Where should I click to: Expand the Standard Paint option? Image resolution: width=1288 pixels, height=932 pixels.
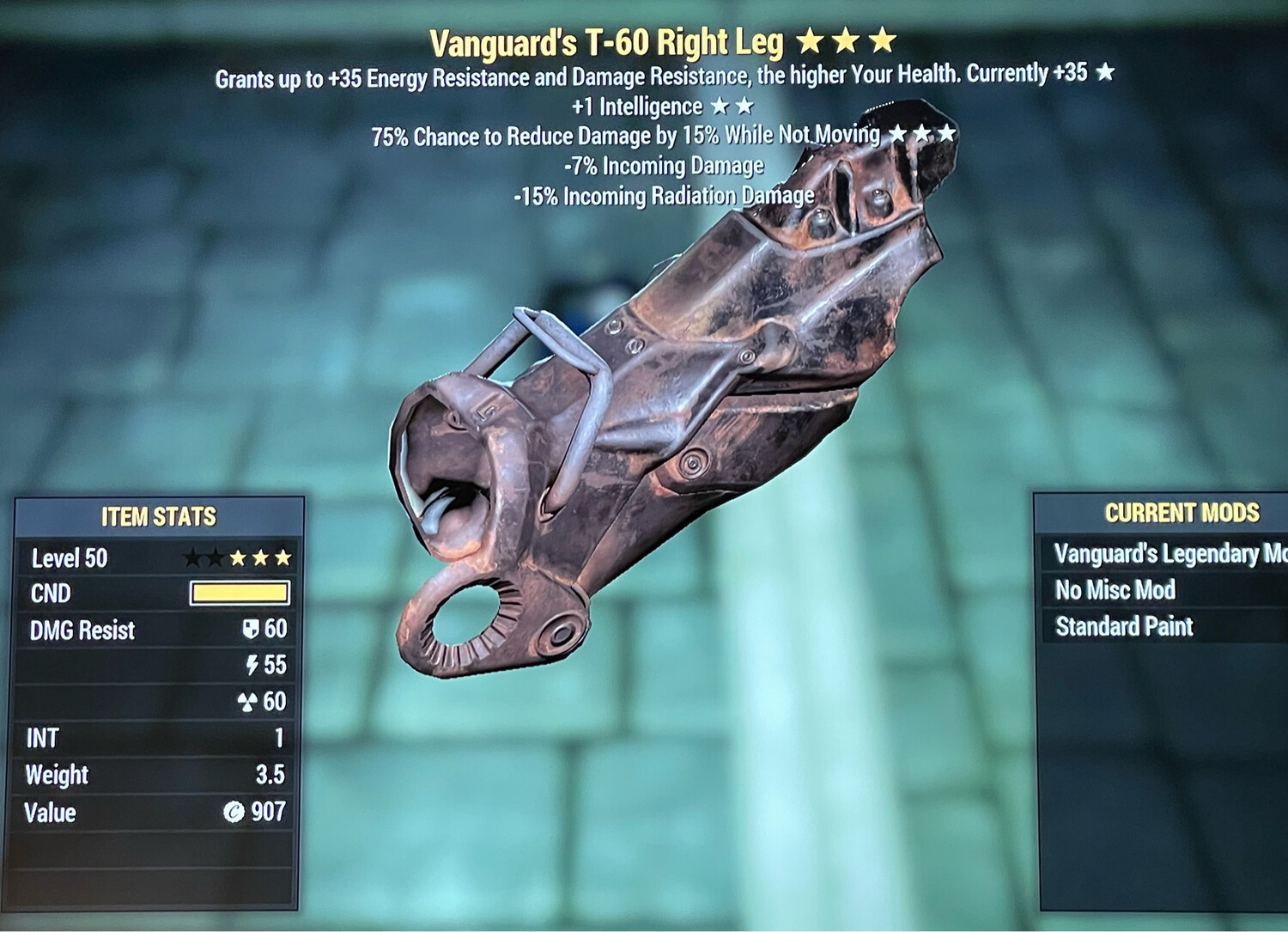(1125, 627)
